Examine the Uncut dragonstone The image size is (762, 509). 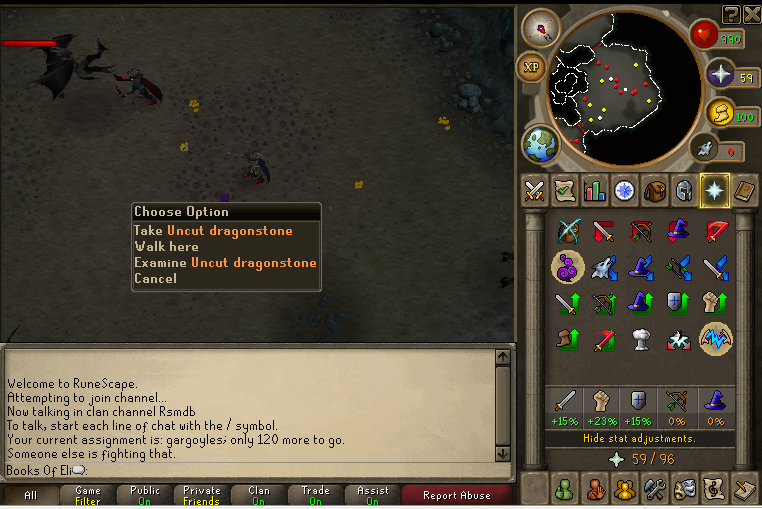(x=225, y=263)
